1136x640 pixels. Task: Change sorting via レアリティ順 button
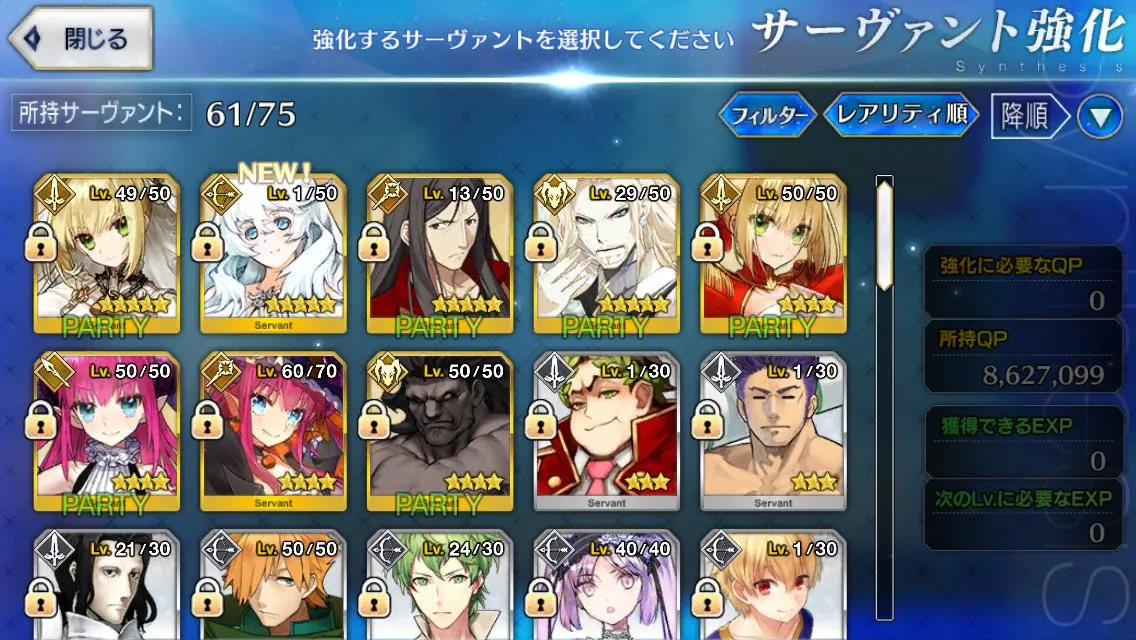tap(900, 116)
